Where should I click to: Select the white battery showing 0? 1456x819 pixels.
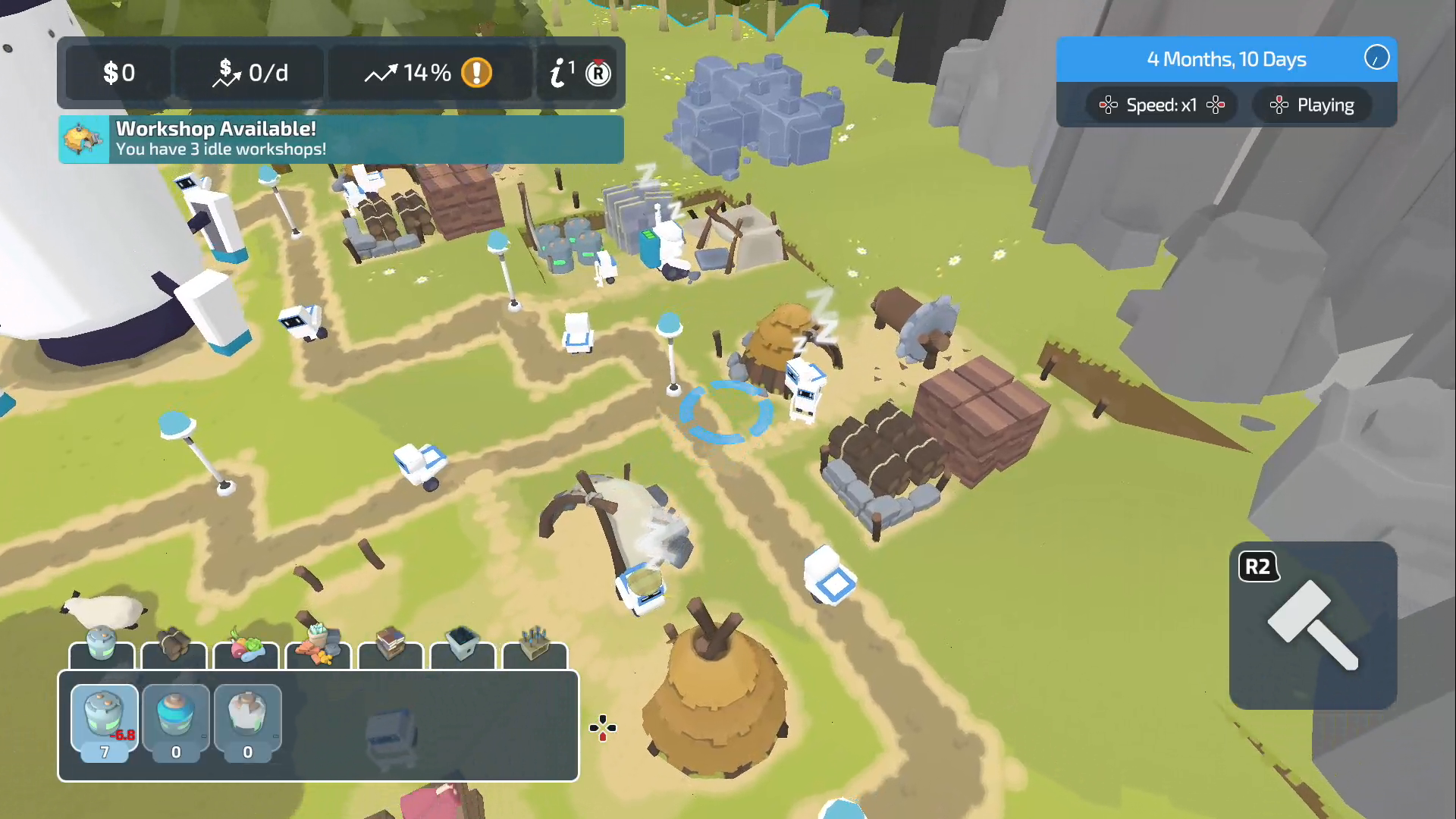tap(247, 720)
